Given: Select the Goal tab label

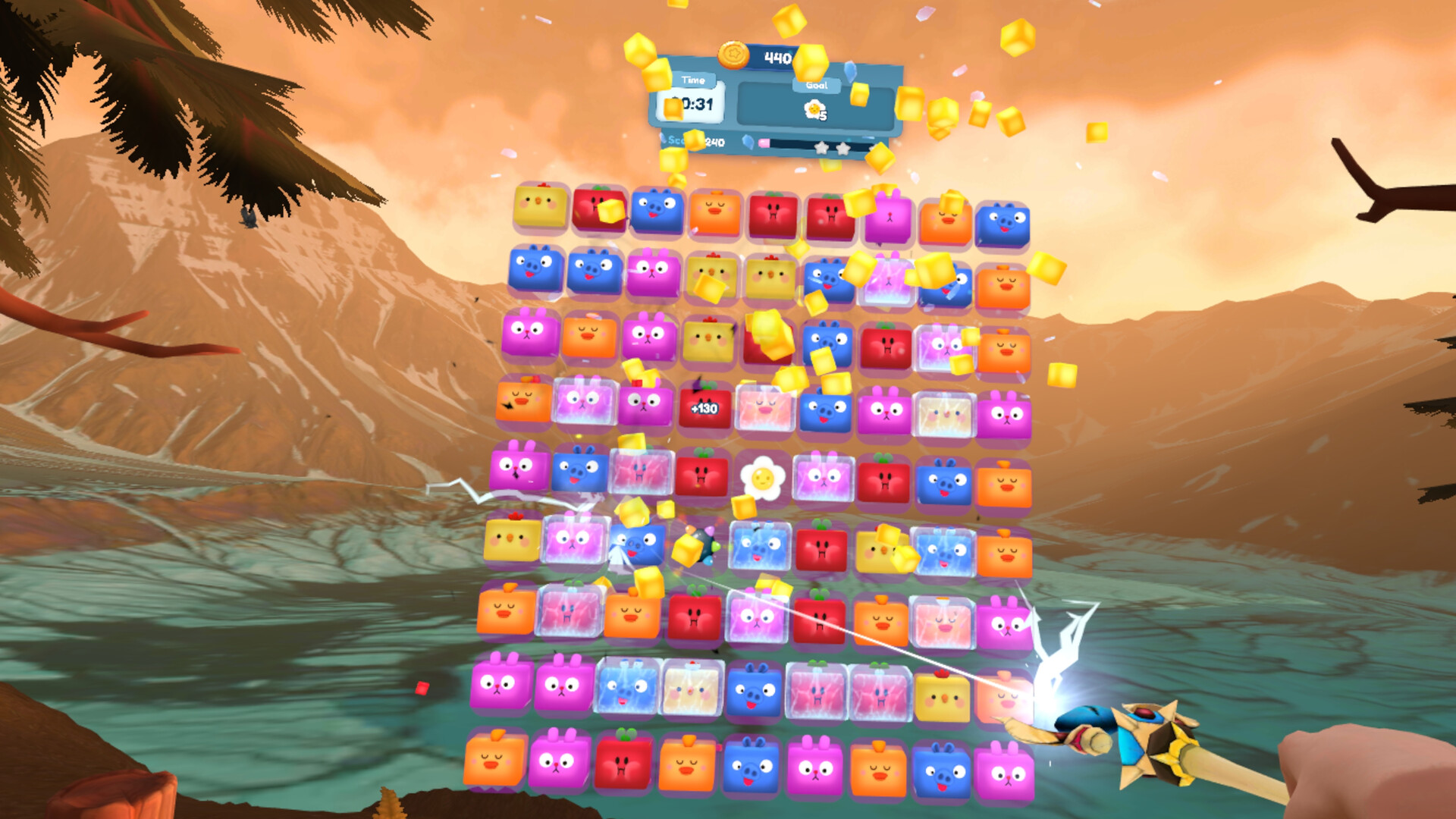Looking at the screenshot, I should pyautogui.click(x=817, y=85).
